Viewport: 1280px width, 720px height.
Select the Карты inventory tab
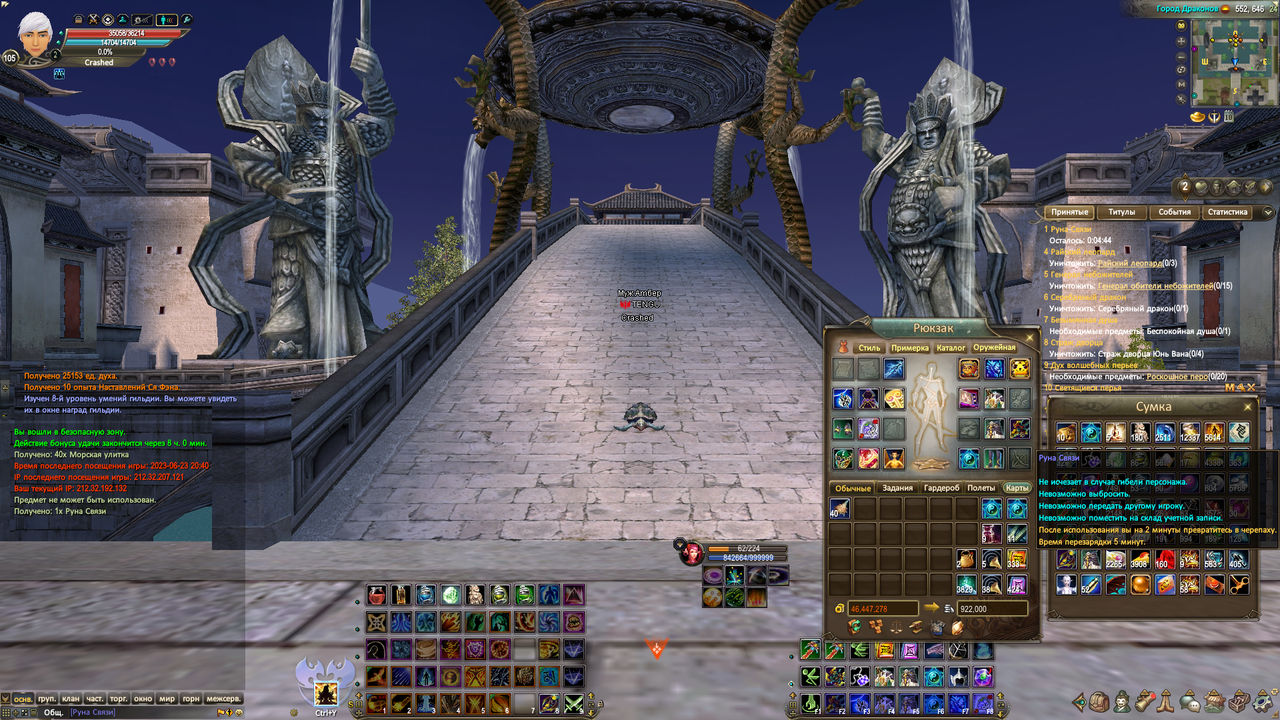(1016, 488)
